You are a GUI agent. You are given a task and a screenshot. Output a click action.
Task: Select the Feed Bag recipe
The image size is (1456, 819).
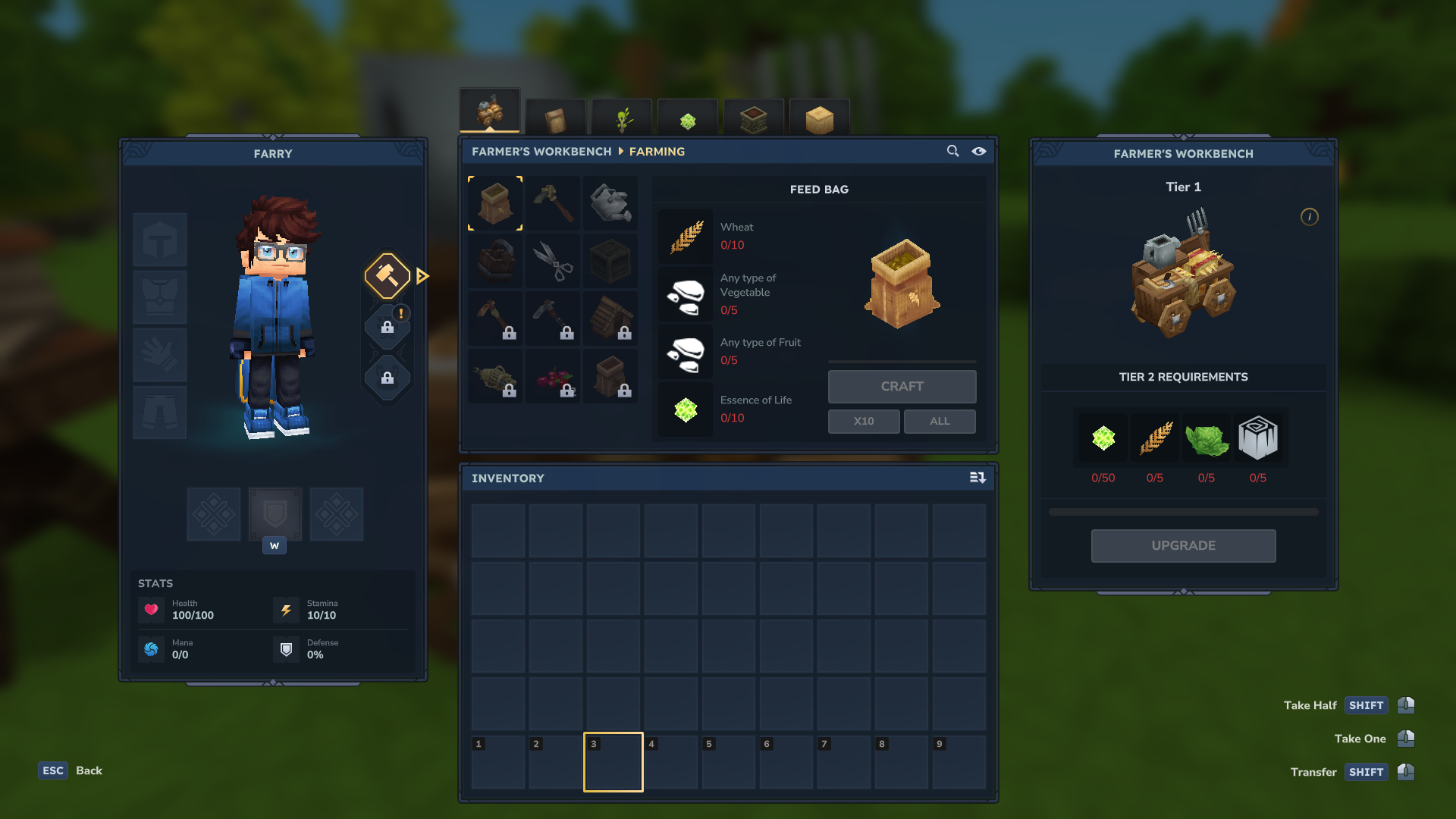click(495, 203)
